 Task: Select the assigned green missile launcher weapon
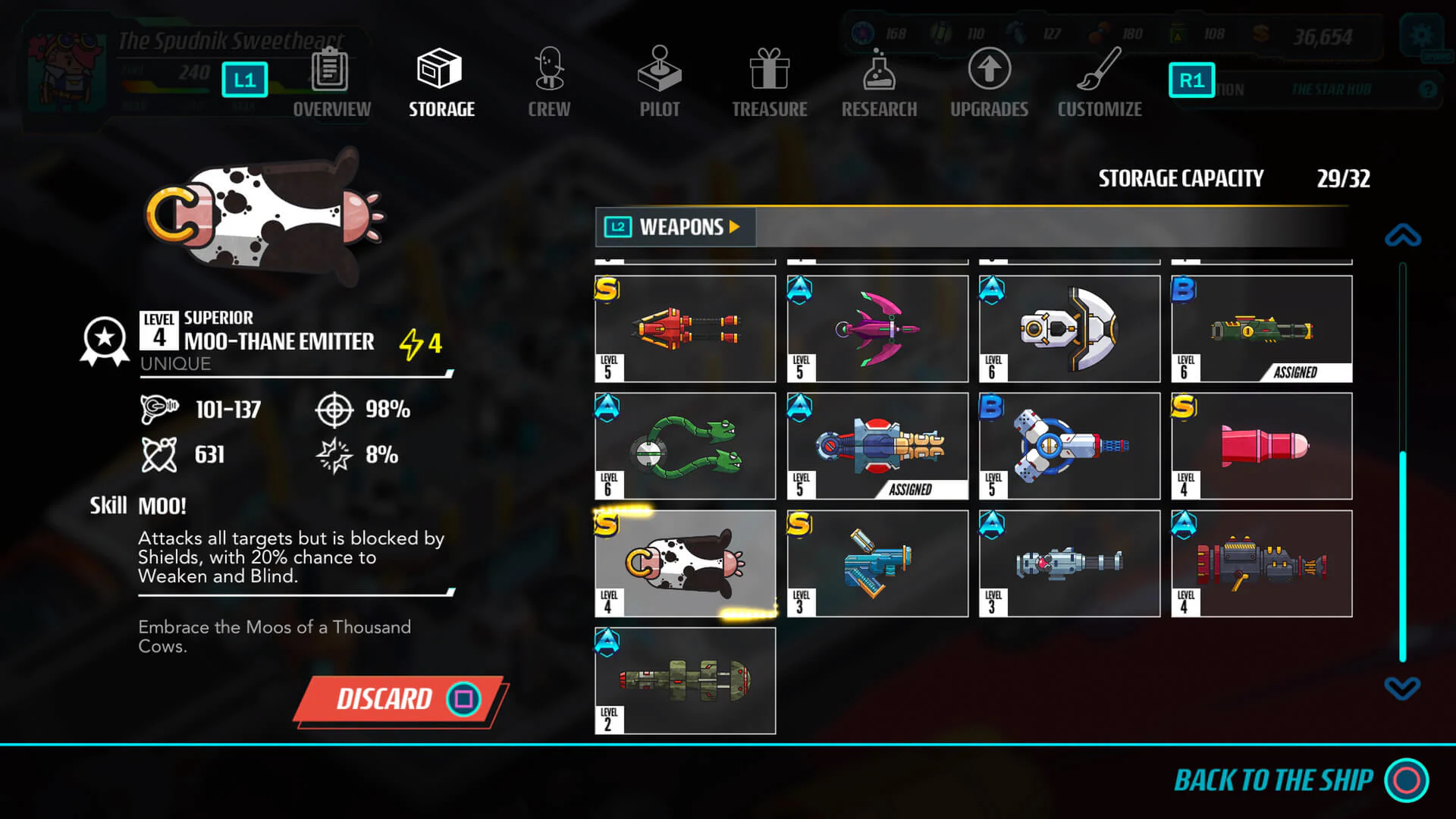point(1261,328)
